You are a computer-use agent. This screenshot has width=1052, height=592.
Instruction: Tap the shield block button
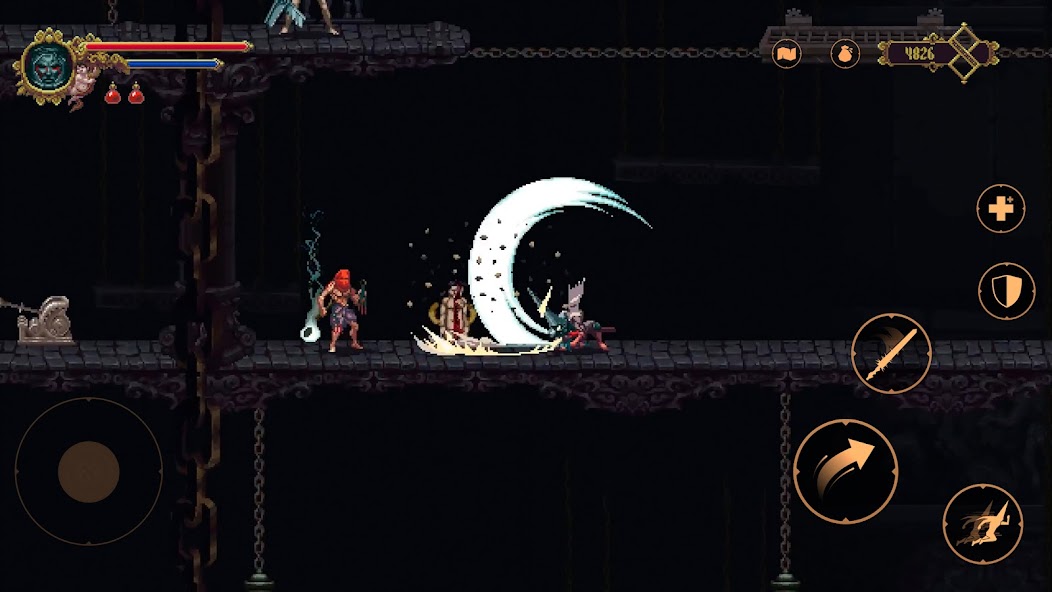pyautogui.click(x=1006, y=291)
